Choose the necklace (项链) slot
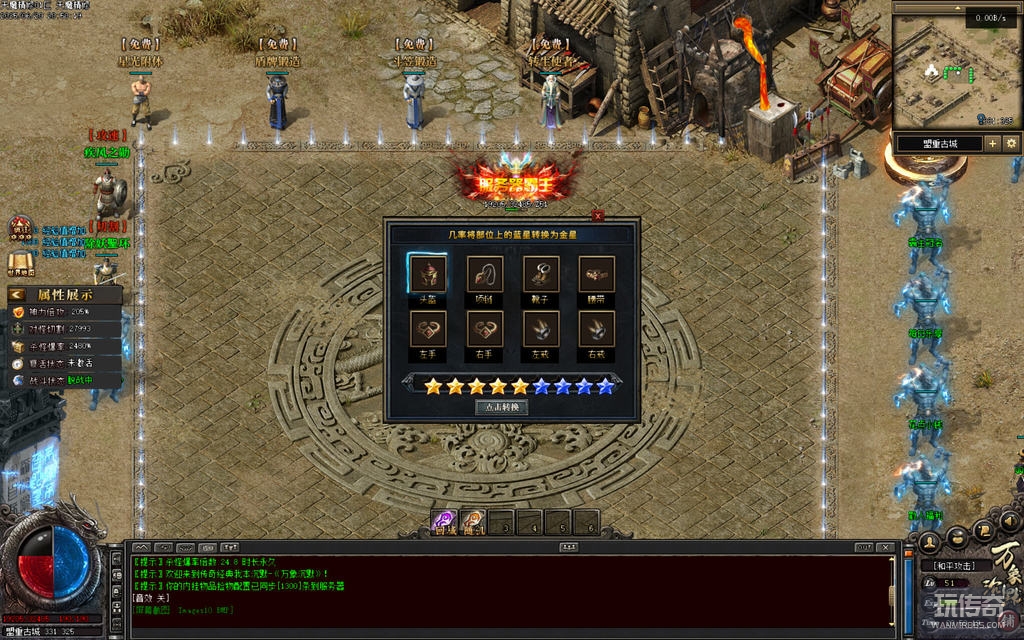Screen dimensions: 1024x640 click(485, 273)
